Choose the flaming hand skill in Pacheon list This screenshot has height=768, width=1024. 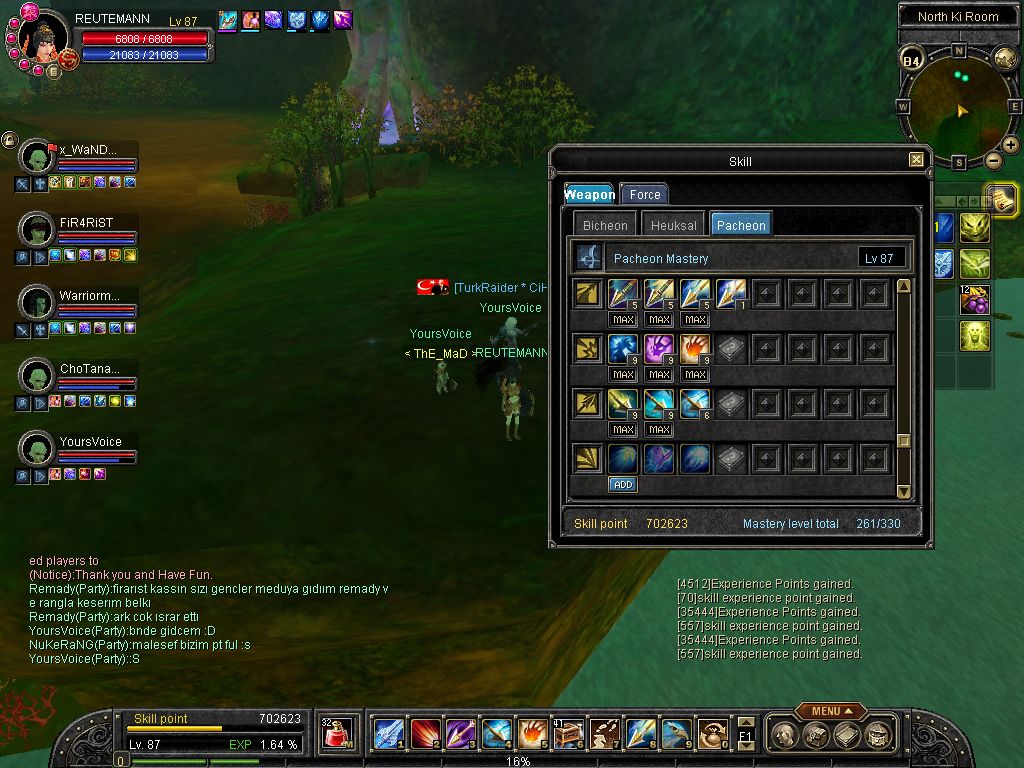coord(695,348)
